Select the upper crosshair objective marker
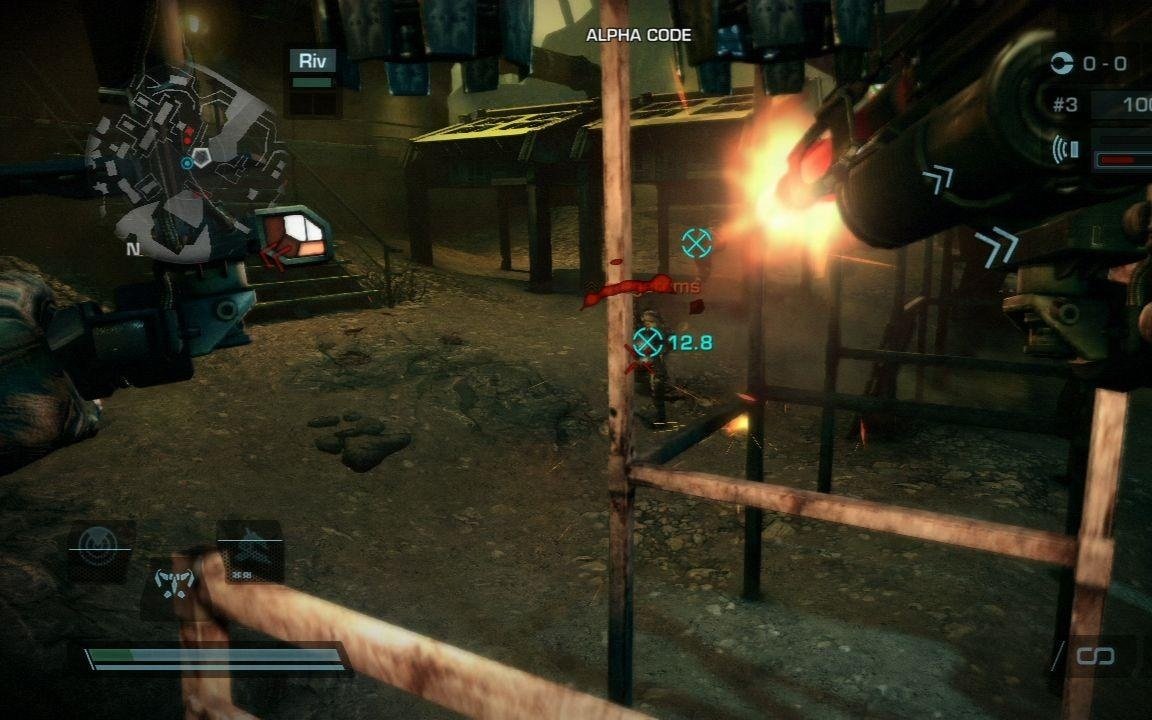This screenshot has width=1152, height=720. 696,242
